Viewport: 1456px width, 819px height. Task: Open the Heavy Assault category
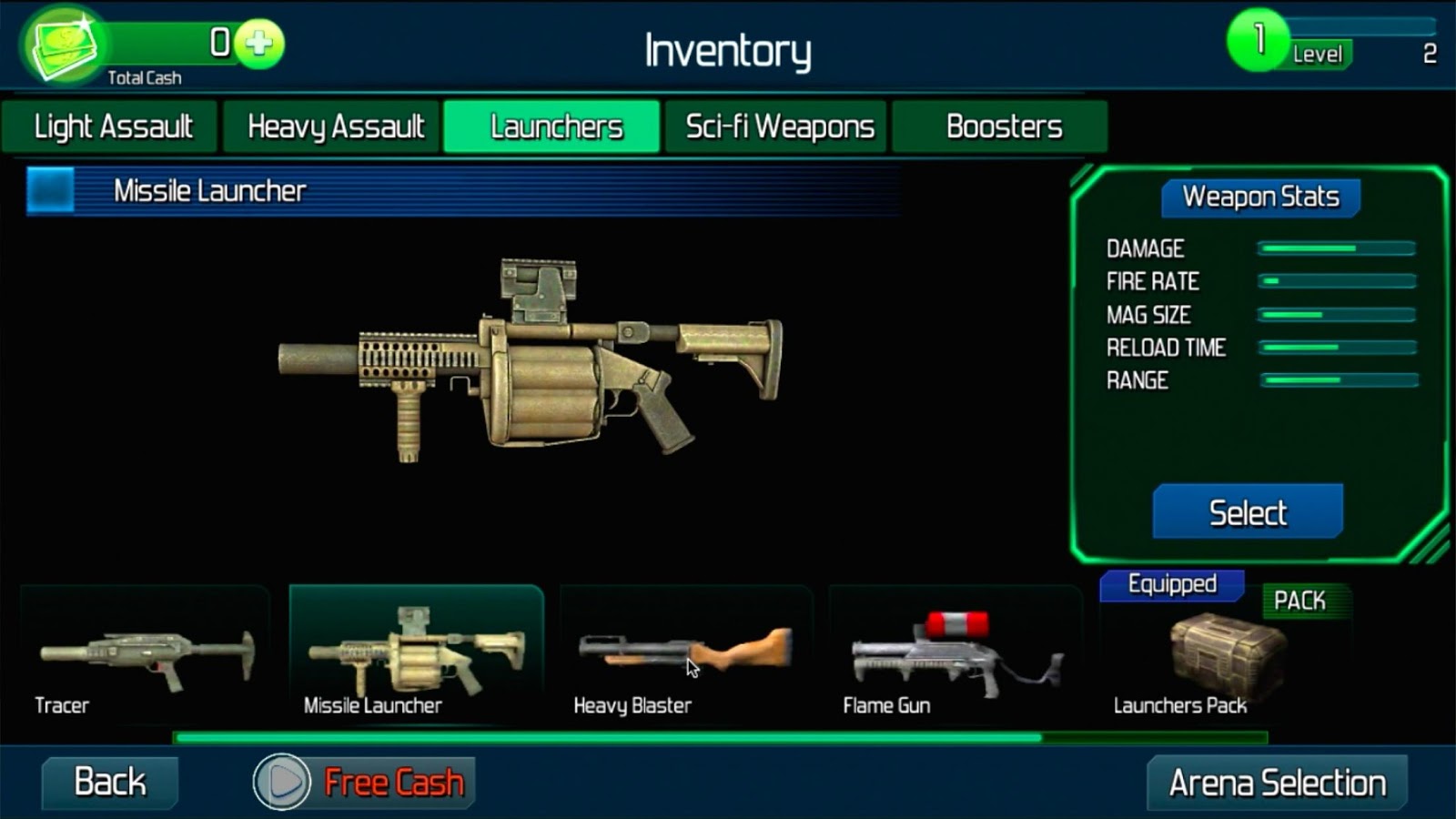334,126
